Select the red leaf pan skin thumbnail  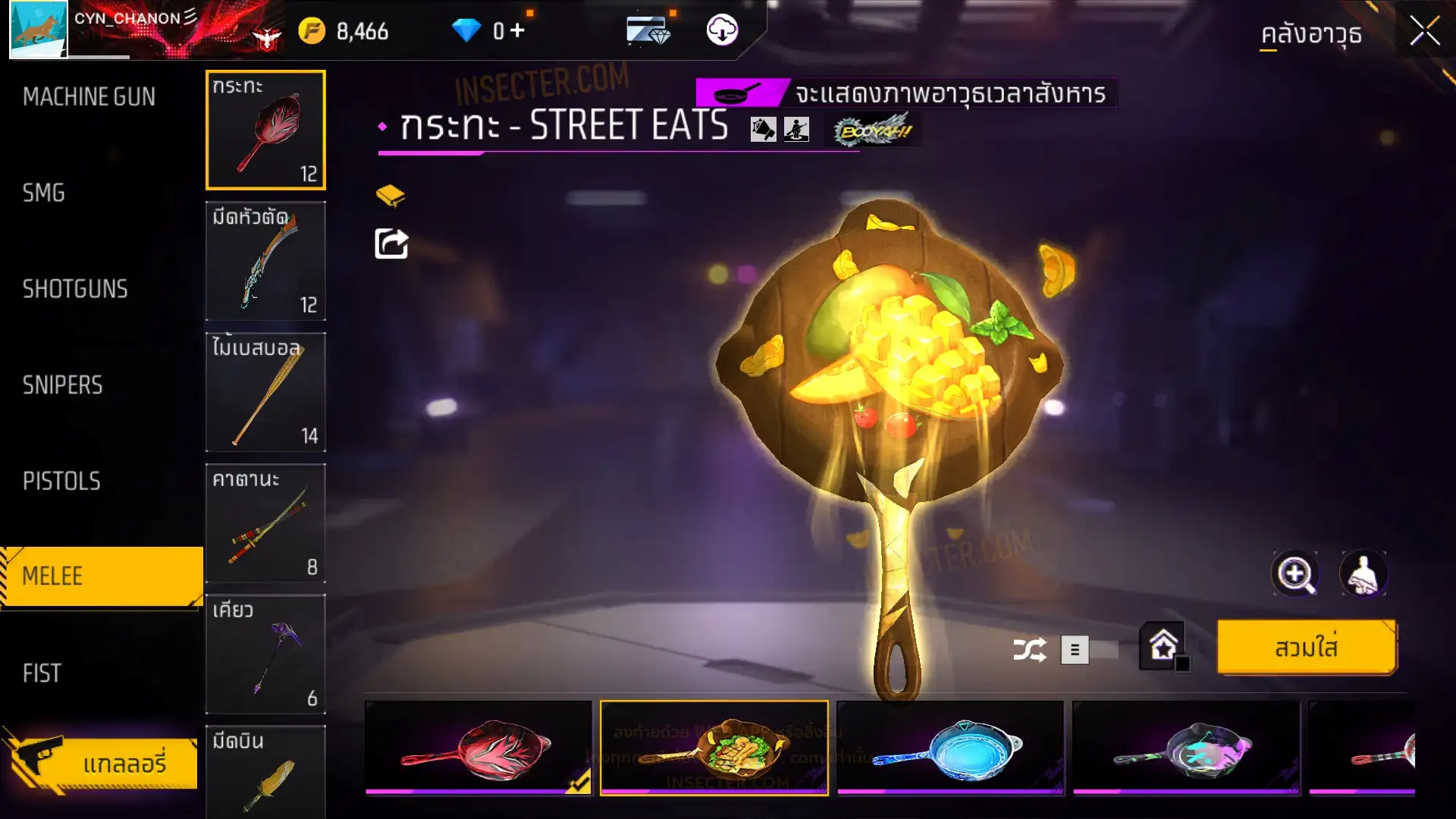click(x=479, y=748)
